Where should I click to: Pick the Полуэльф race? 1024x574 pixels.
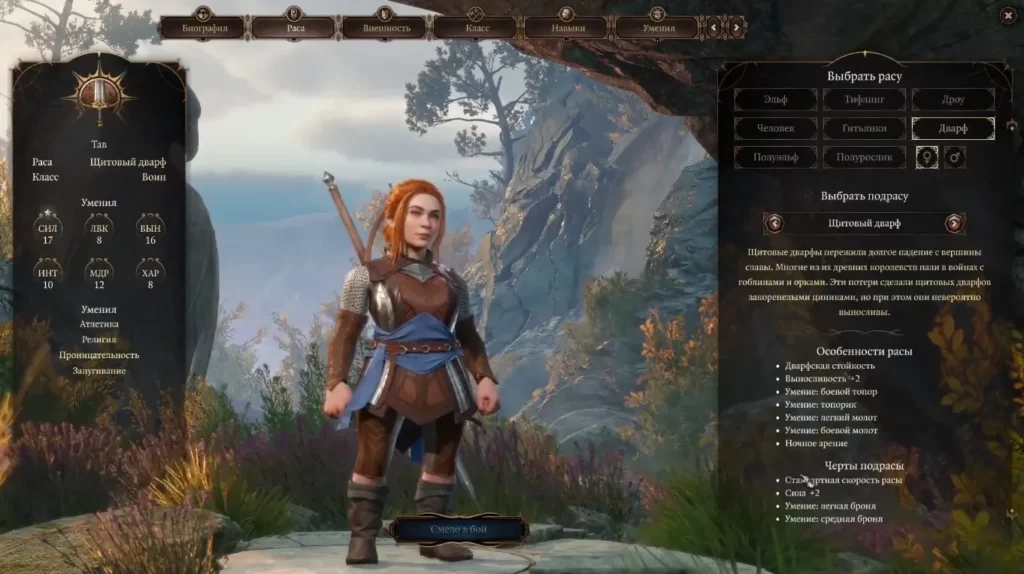pyautogui.click(x=775, y=157)
